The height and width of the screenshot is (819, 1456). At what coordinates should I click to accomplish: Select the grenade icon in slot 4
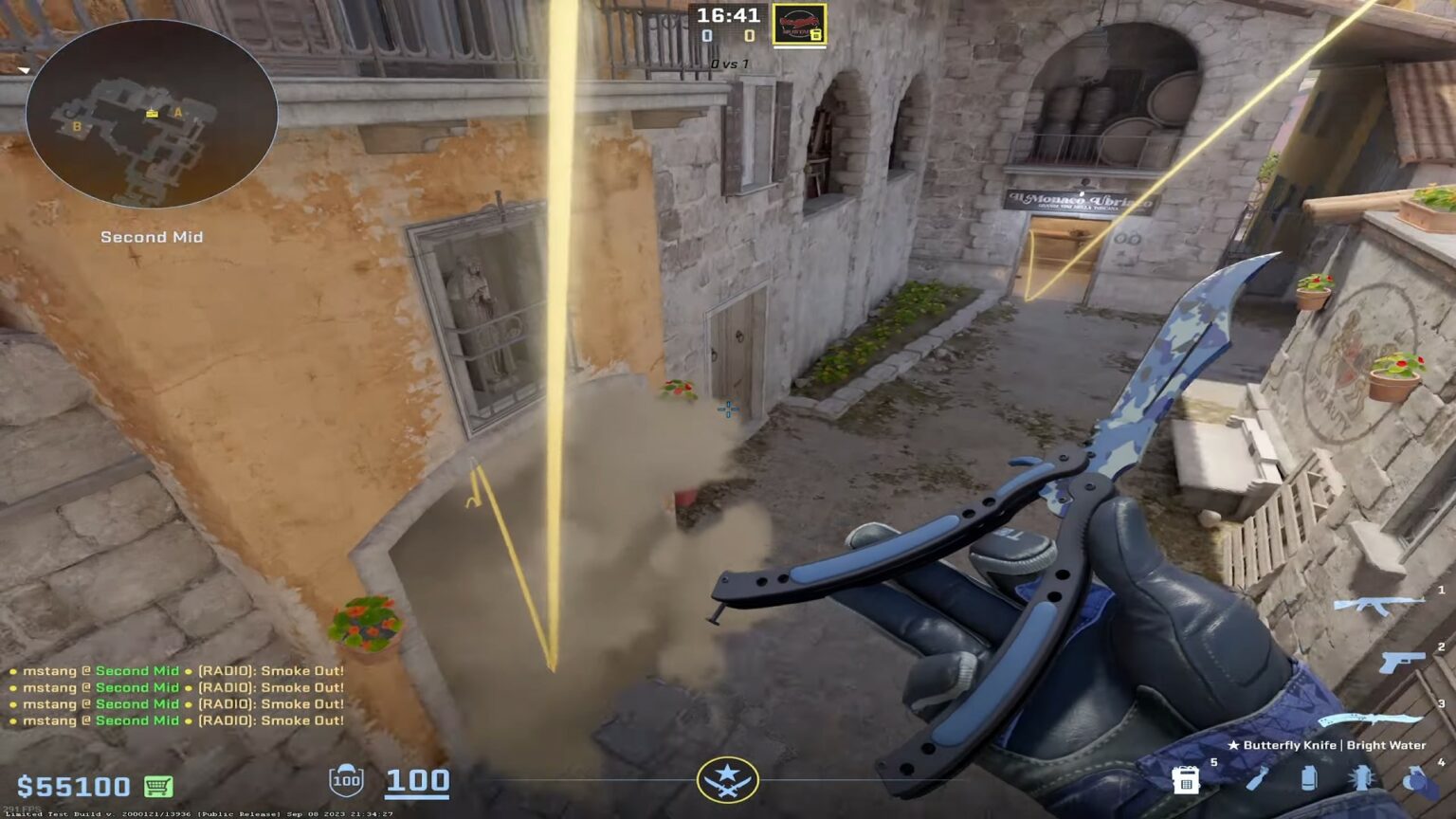pos(1414,780)
